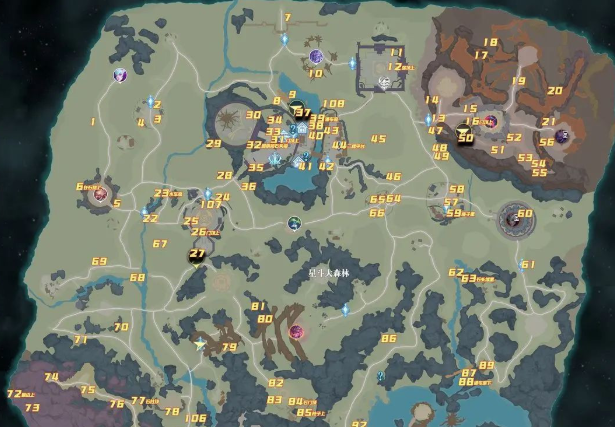Screen dimensions: 615x427
Task: Click map marker number 67
Action: click(160, 244)
